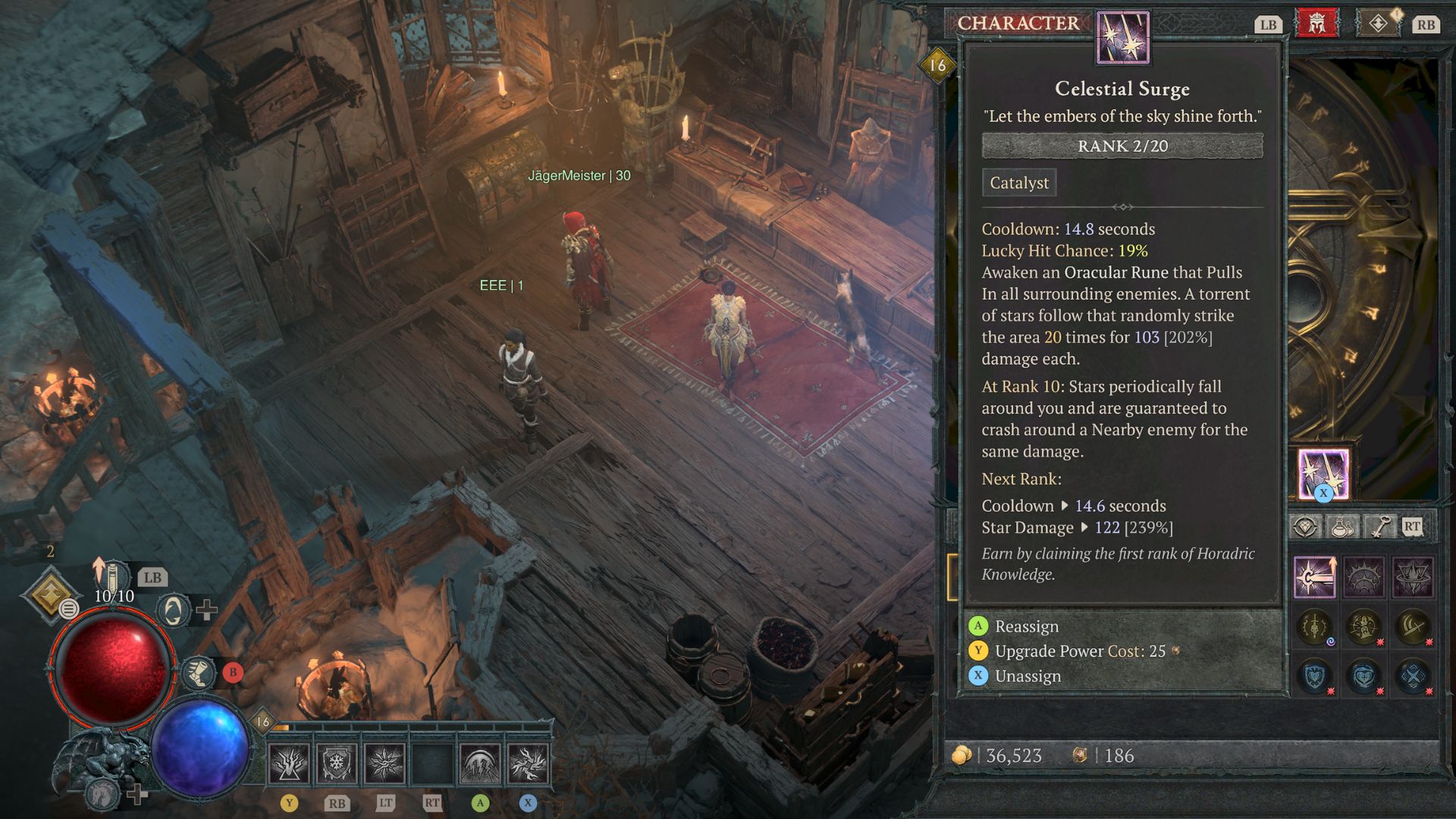Select Upgrade Power for 25 cost
The width and height of the screenshot is (1456, 819).
point(1079,651)
